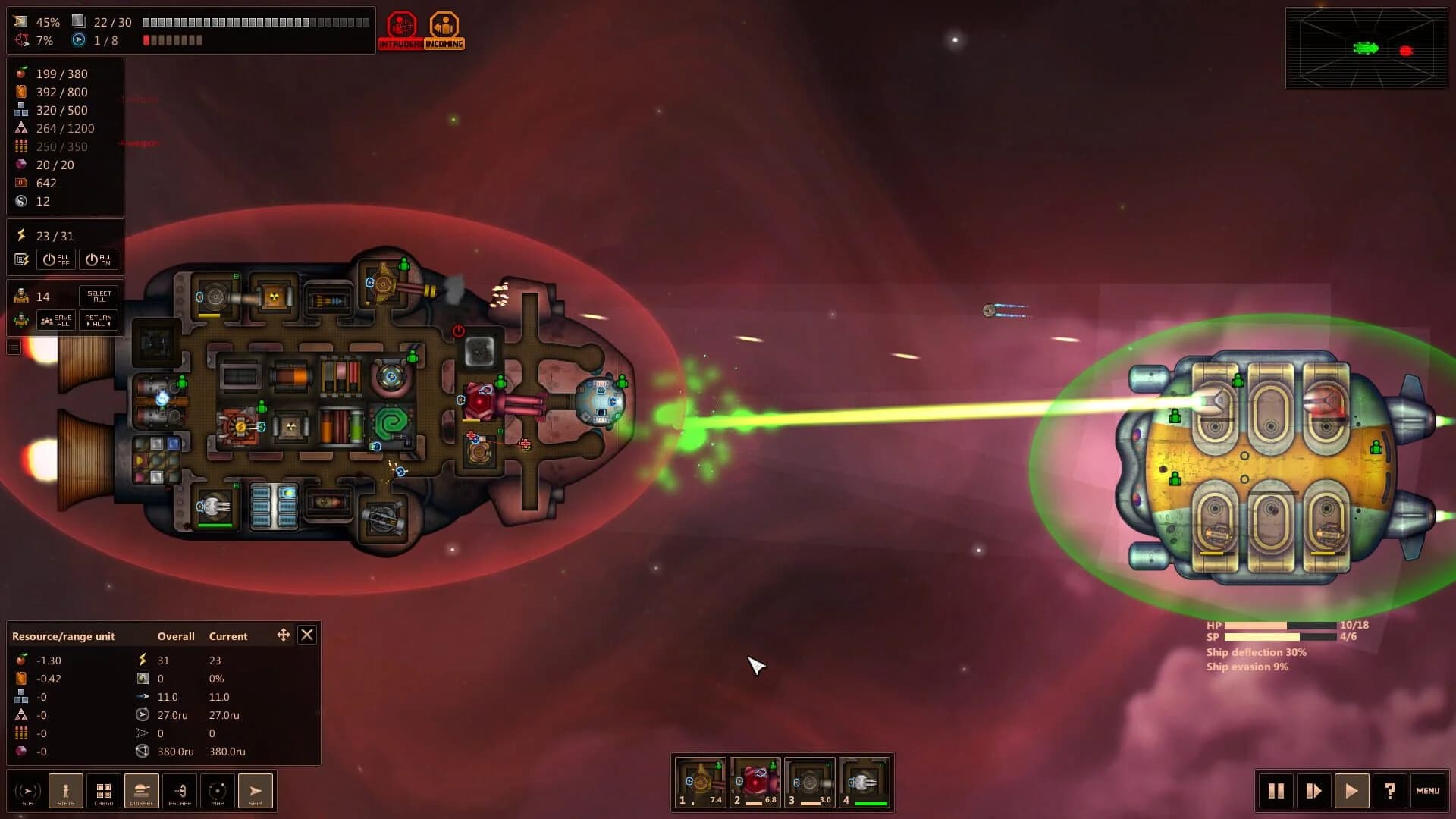Open the Stats panel
The image size is (1456, 819).
coord(66,791)
